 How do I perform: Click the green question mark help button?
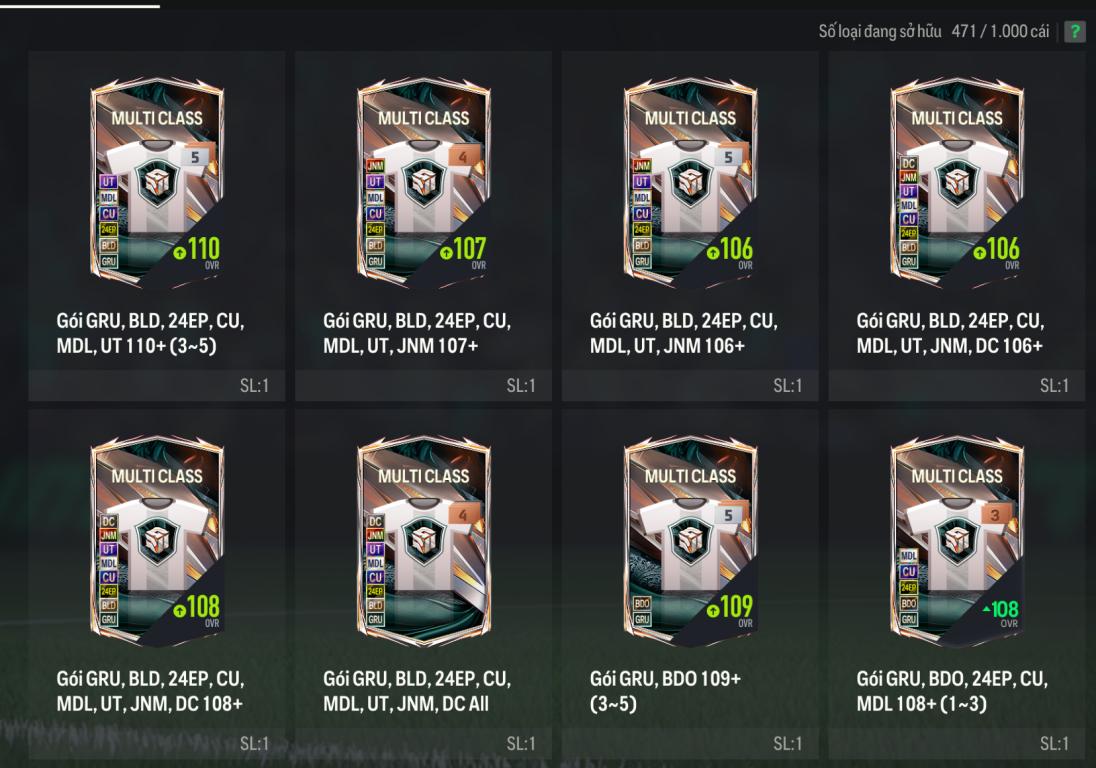point(1074,31)
